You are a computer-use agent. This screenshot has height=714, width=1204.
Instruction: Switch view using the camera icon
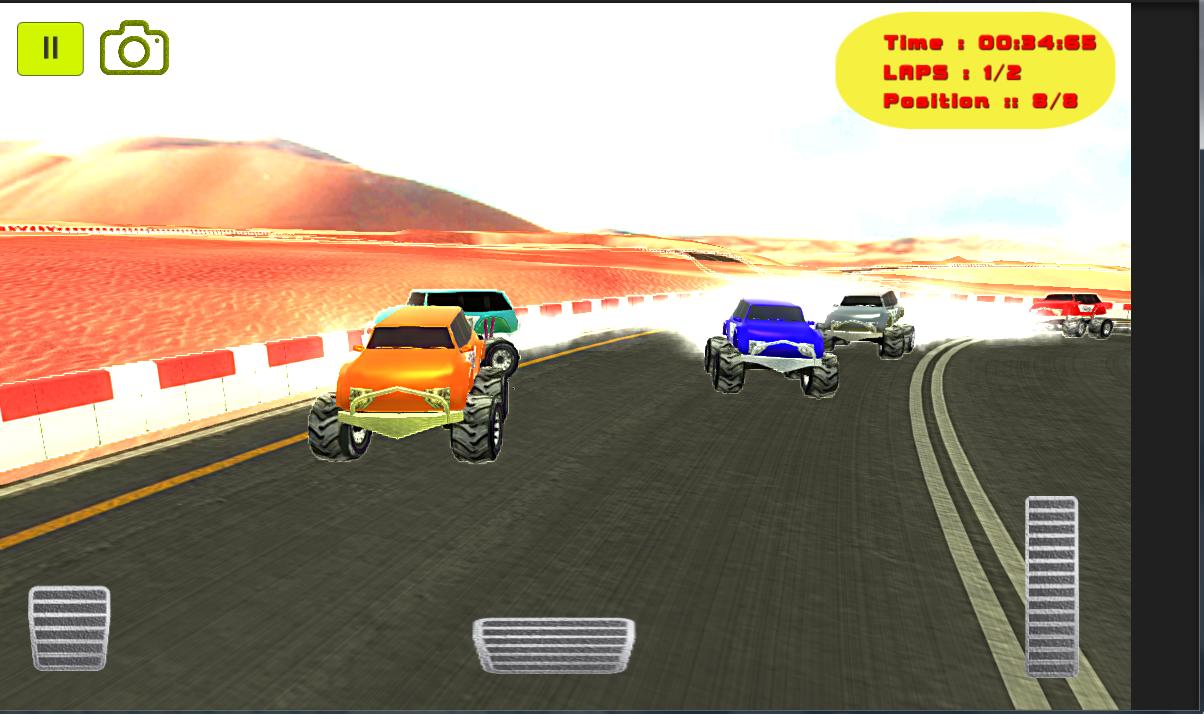click(x=134, y=49)
